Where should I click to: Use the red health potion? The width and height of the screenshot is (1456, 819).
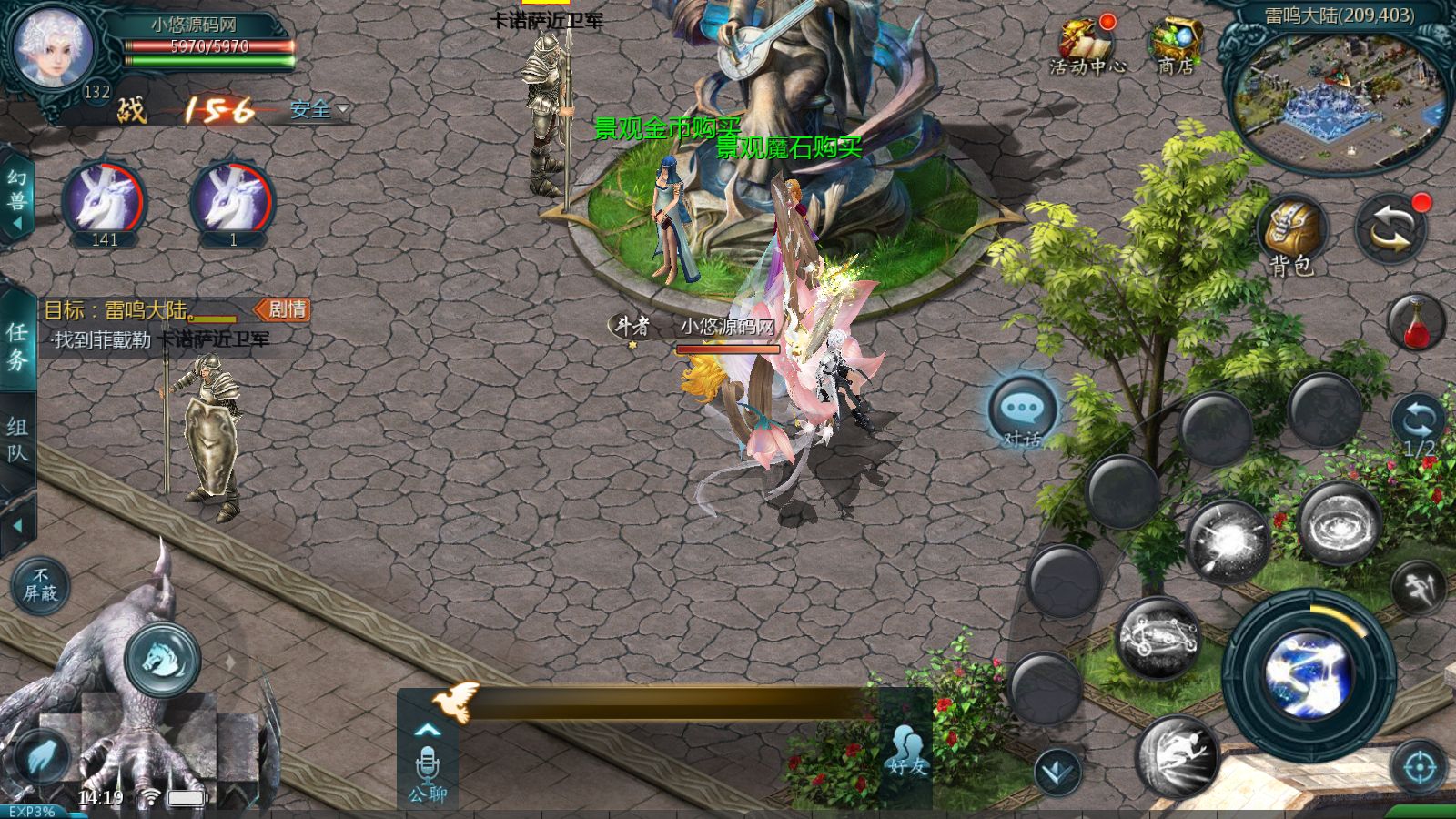[1416, 322]
